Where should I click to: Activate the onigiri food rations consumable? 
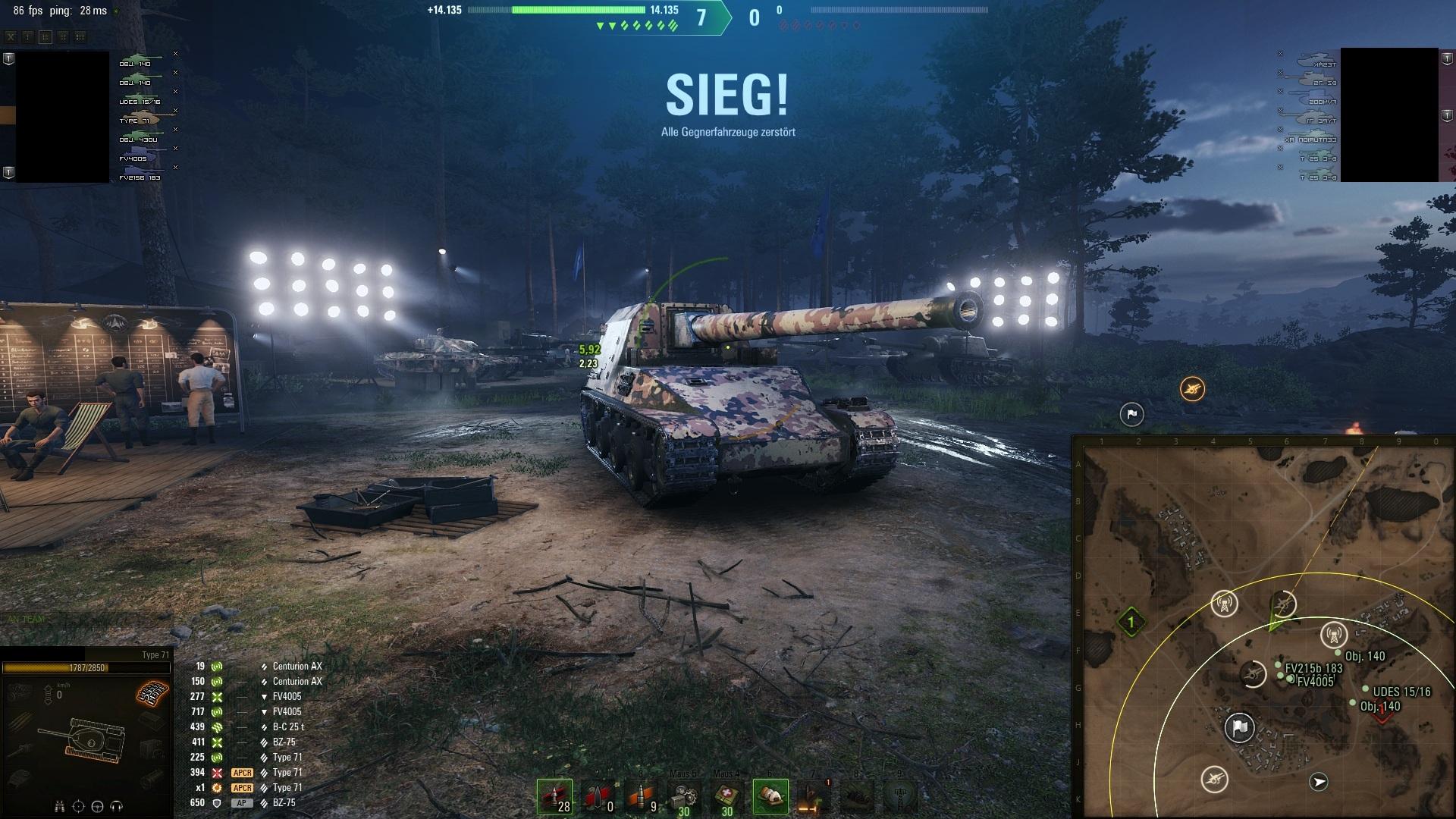click(x=770, y=797)
